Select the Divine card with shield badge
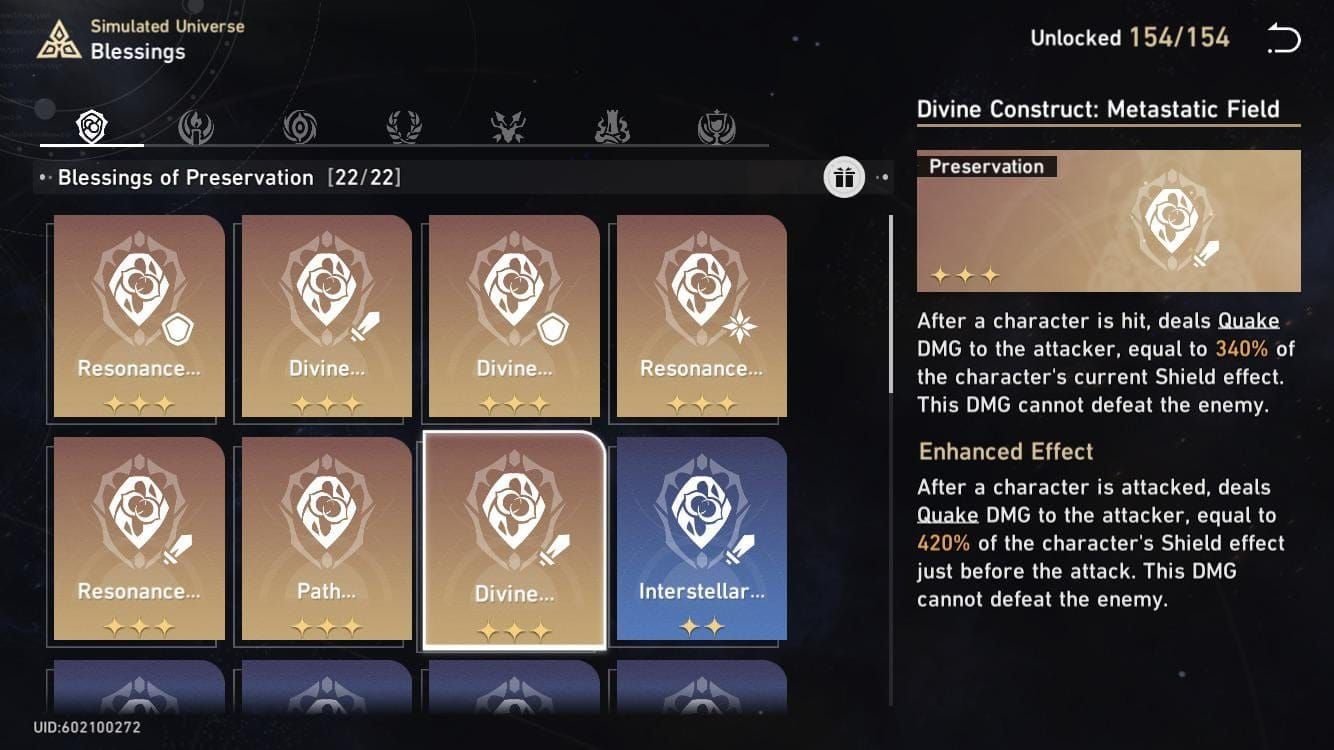This screenshot has height=750, width=1334. (x=514, y=316)
